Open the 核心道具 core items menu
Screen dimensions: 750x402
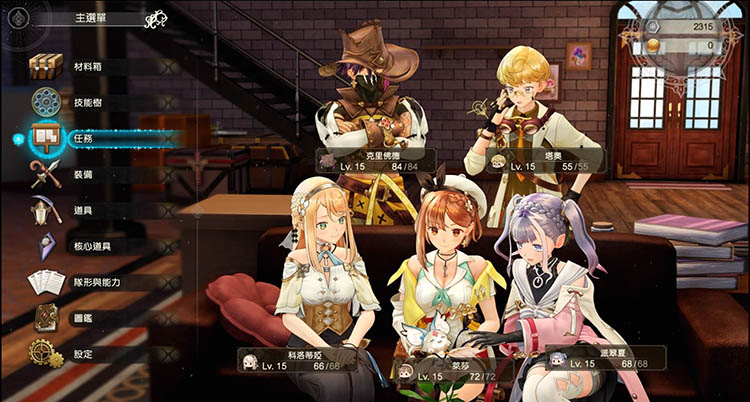[x=90, y=246]
